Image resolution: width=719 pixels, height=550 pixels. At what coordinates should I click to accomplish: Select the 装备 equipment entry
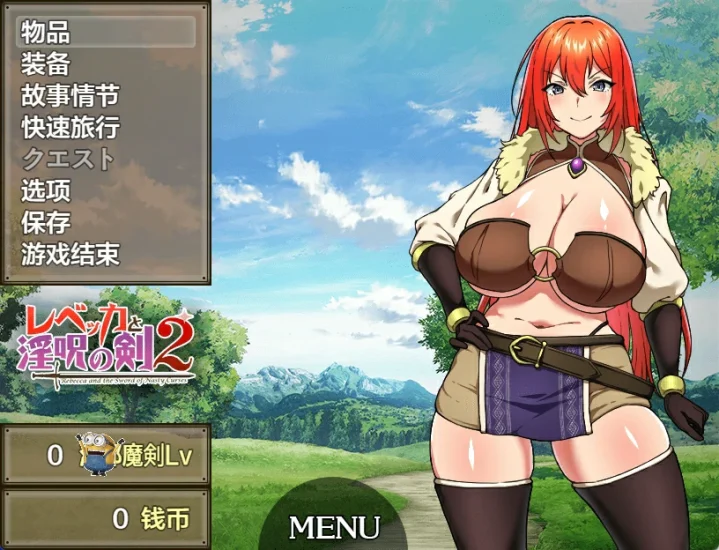(105, 63)
